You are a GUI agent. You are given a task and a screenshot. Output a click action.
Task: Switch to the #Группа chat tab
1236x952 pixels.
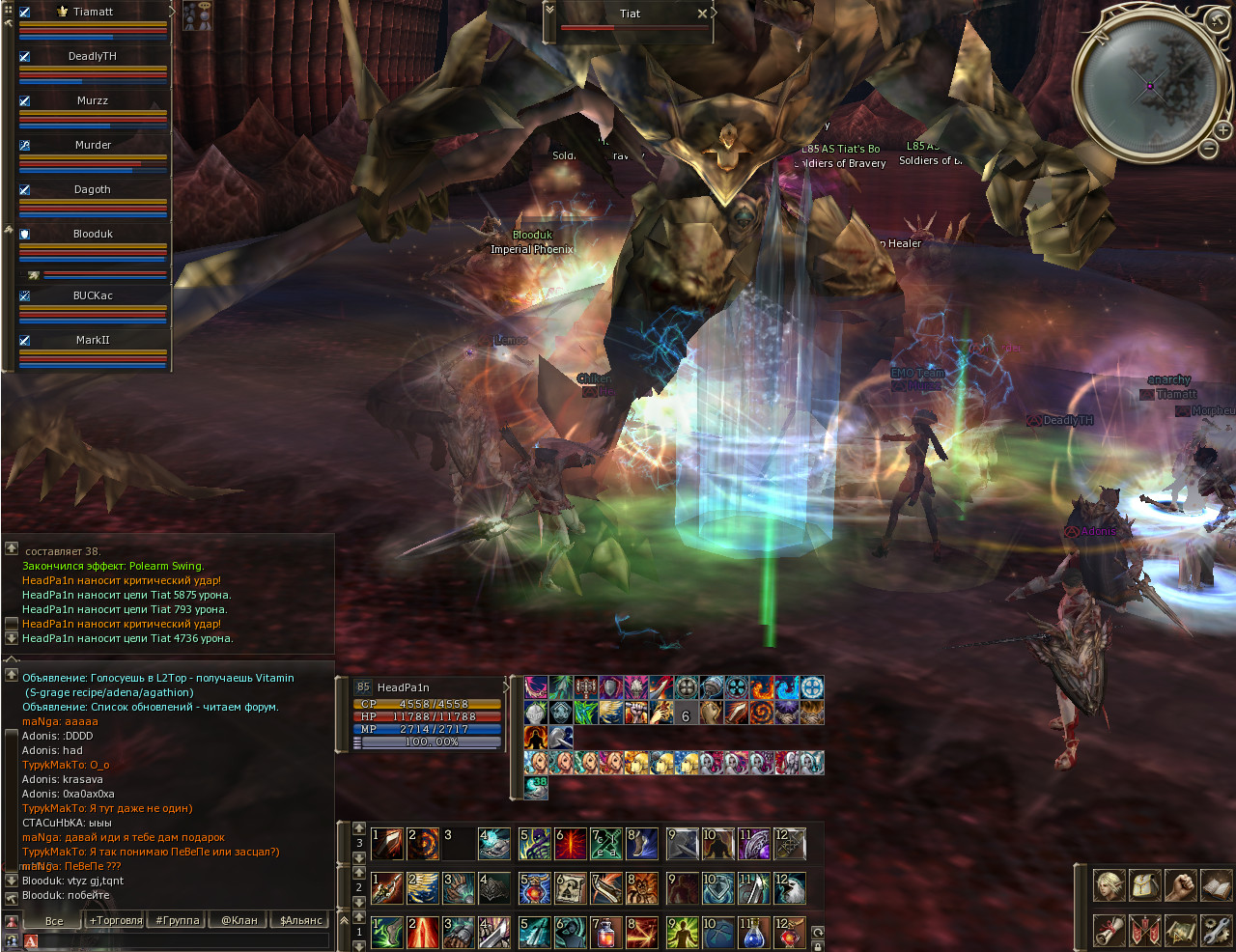coord(178,920)
